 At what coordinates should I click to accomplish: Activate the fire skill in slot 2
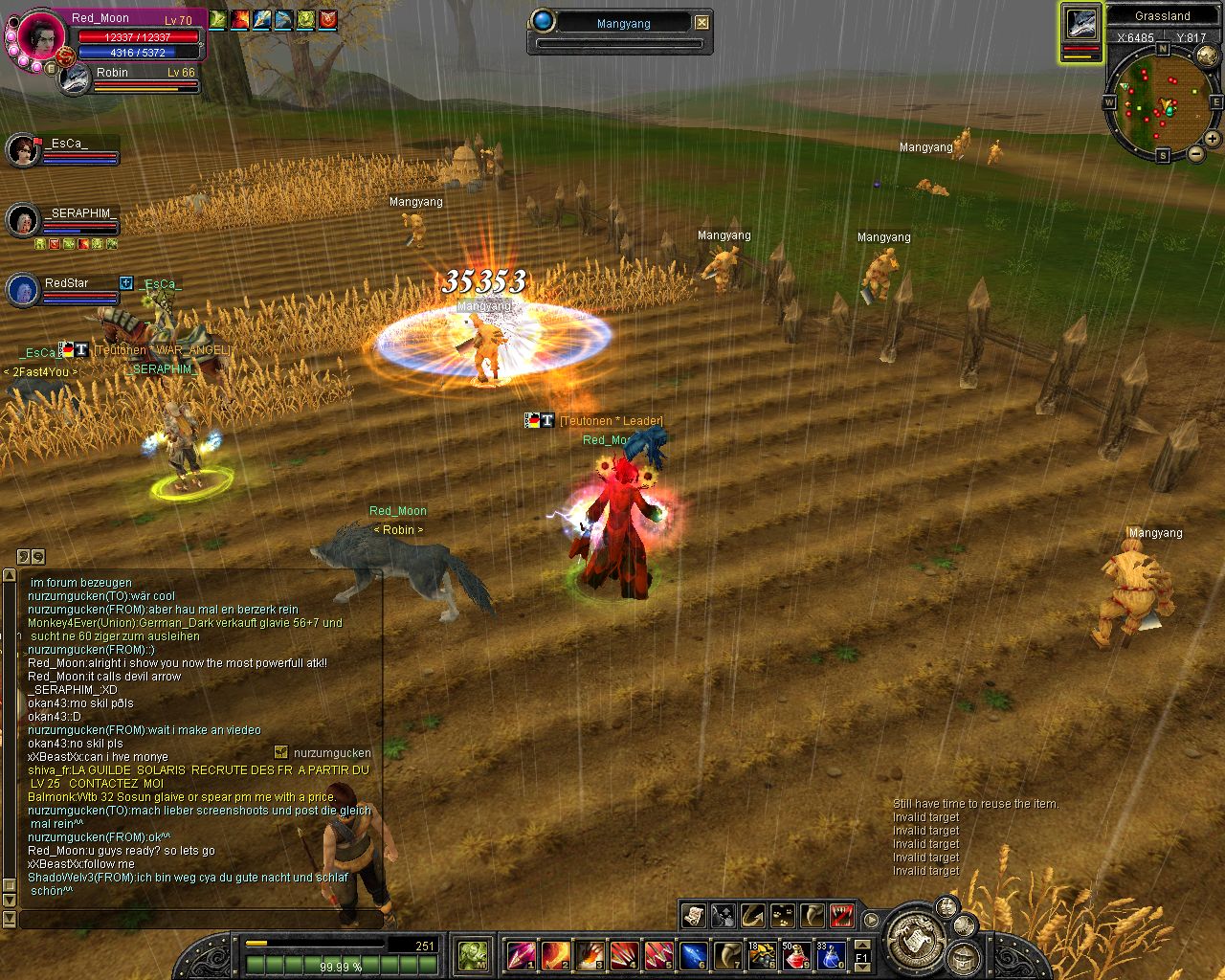click(x=555, y=955)
